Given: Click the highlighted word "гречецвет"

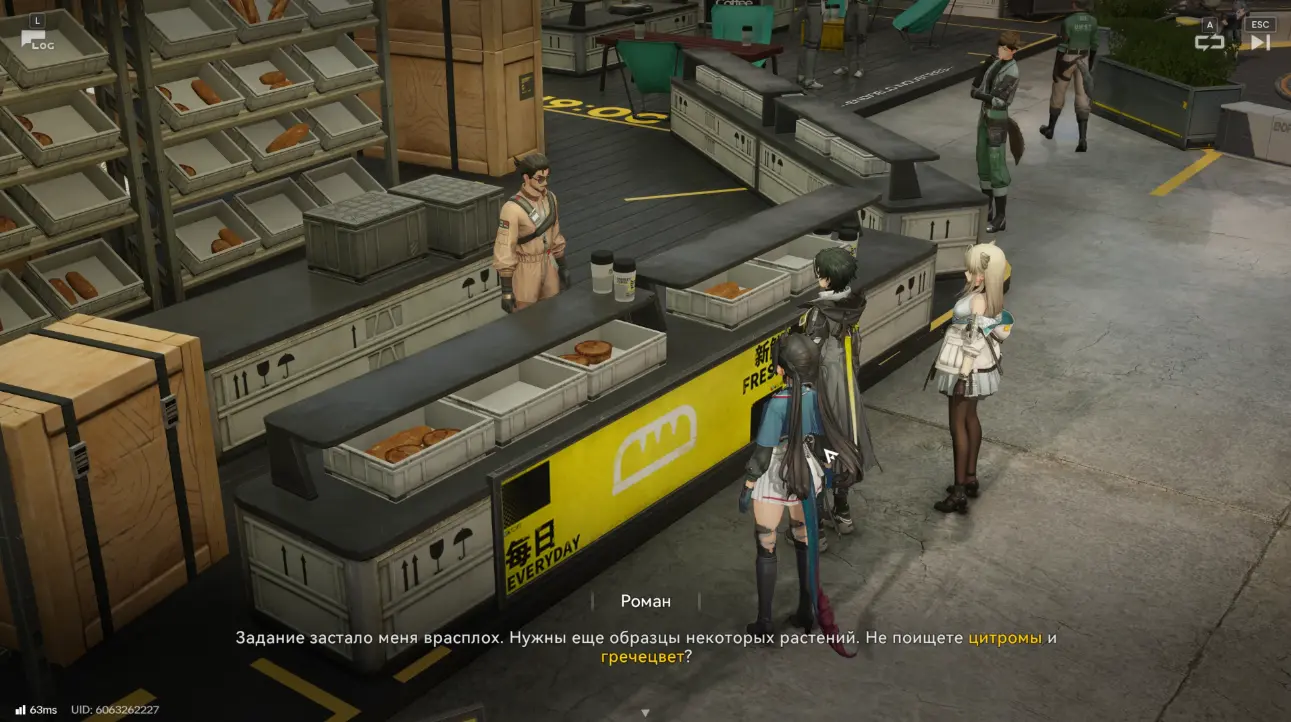Looking at the screenshot, I should 642,657.
